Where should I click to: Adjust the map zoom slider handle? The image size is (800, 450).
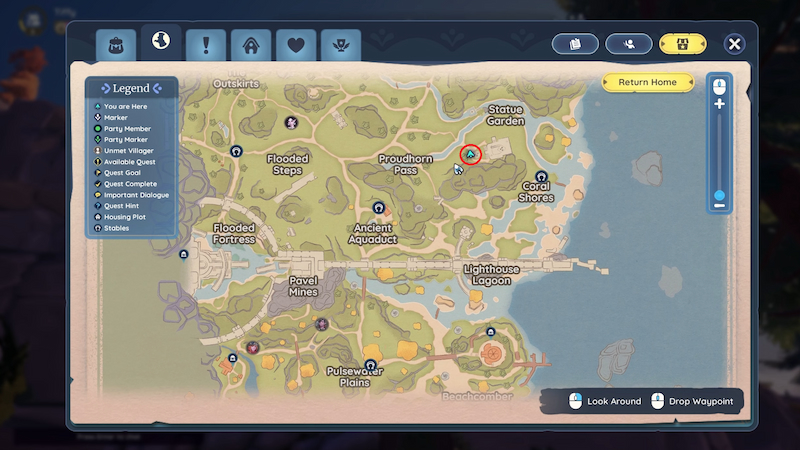[719, 195]
